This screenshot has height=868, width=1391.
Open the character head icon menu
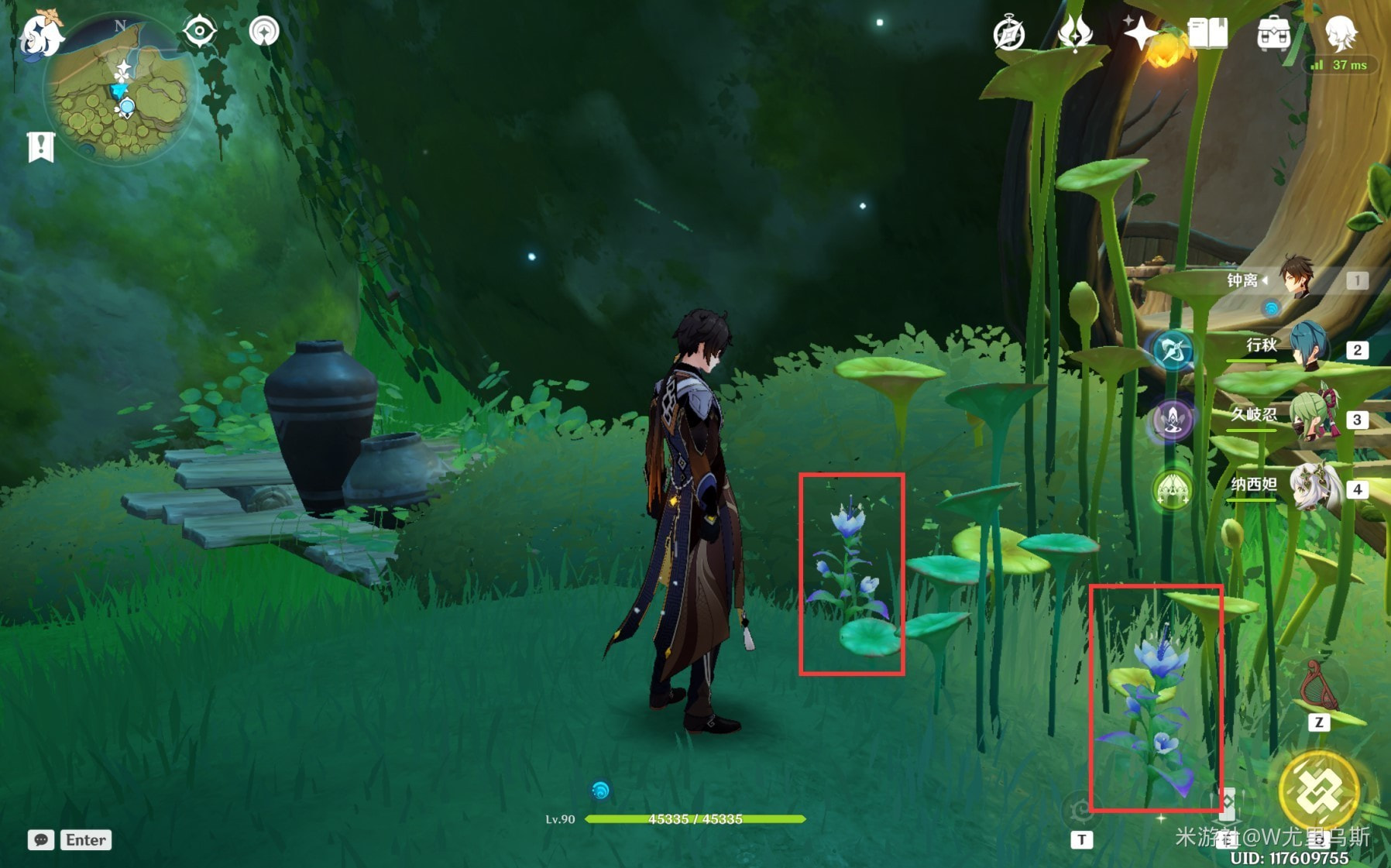[1341, 33]
